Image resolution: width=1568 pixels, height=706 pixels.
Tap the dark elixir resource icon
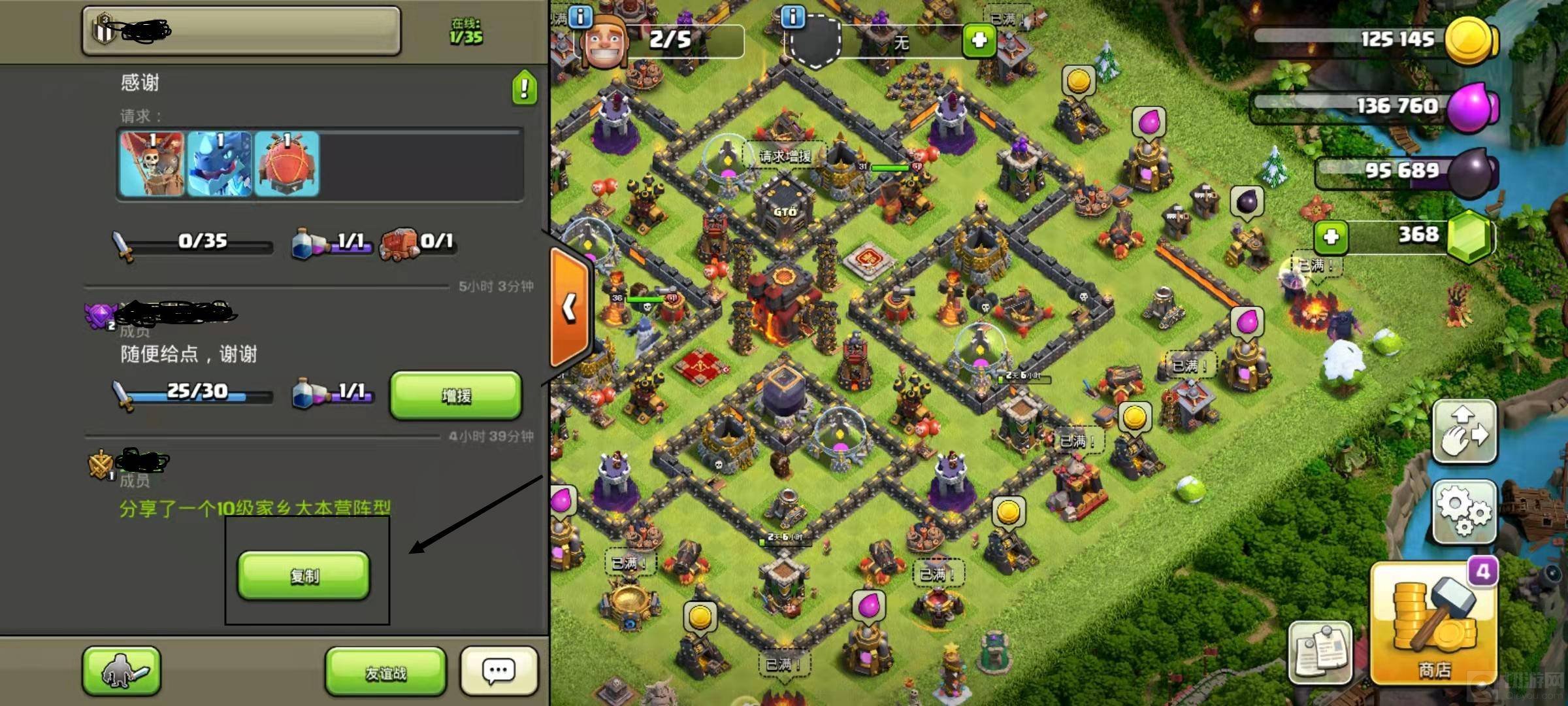click(x=1473, y=172)
